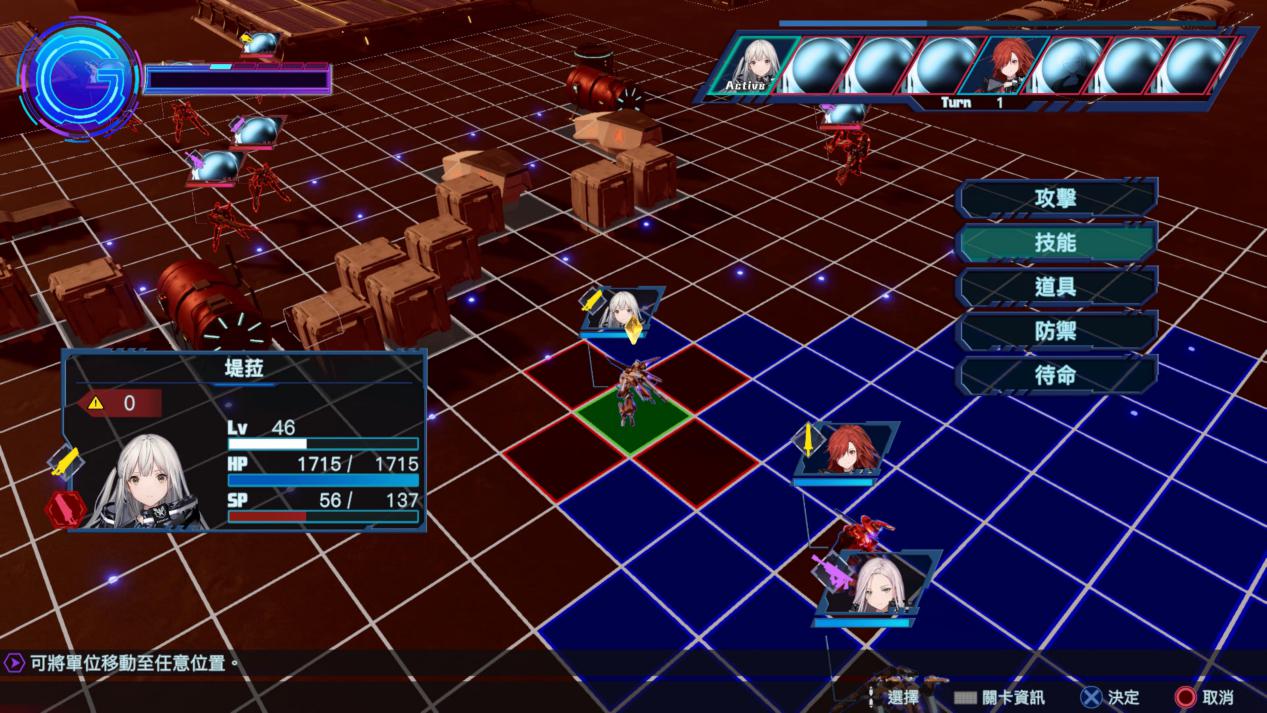The width and height of the screenshot is (1267, 713).
Task: Click the circular G gauge emblem
Action: pos(80,78)
